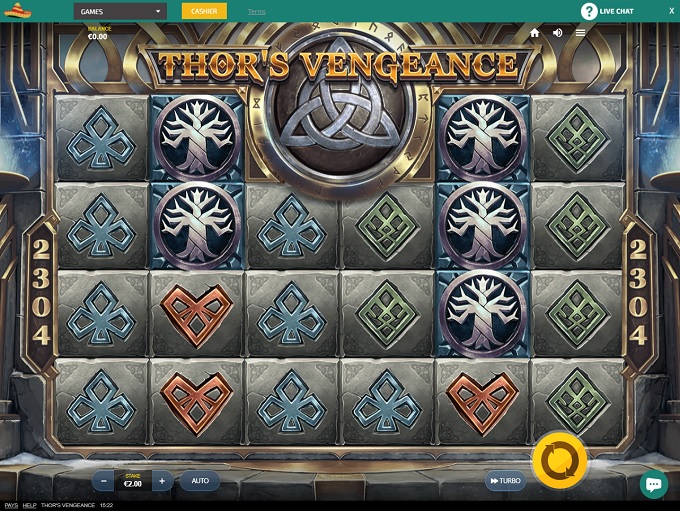Decrease the stake with the minus button

coord(105,481)
